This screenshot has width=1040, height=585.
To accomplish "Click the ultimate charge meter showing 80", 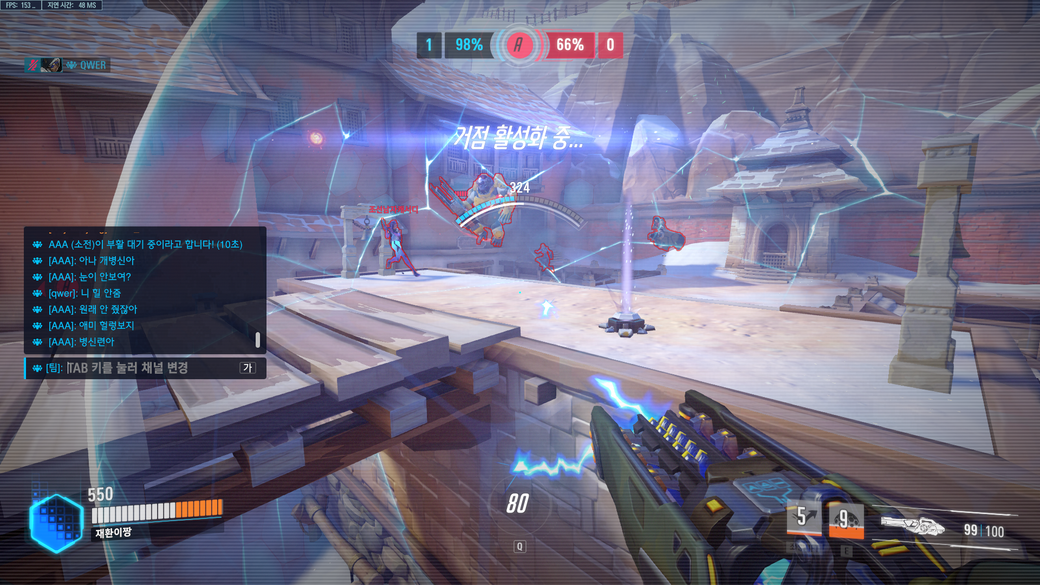I will click(x=517, y=504).
